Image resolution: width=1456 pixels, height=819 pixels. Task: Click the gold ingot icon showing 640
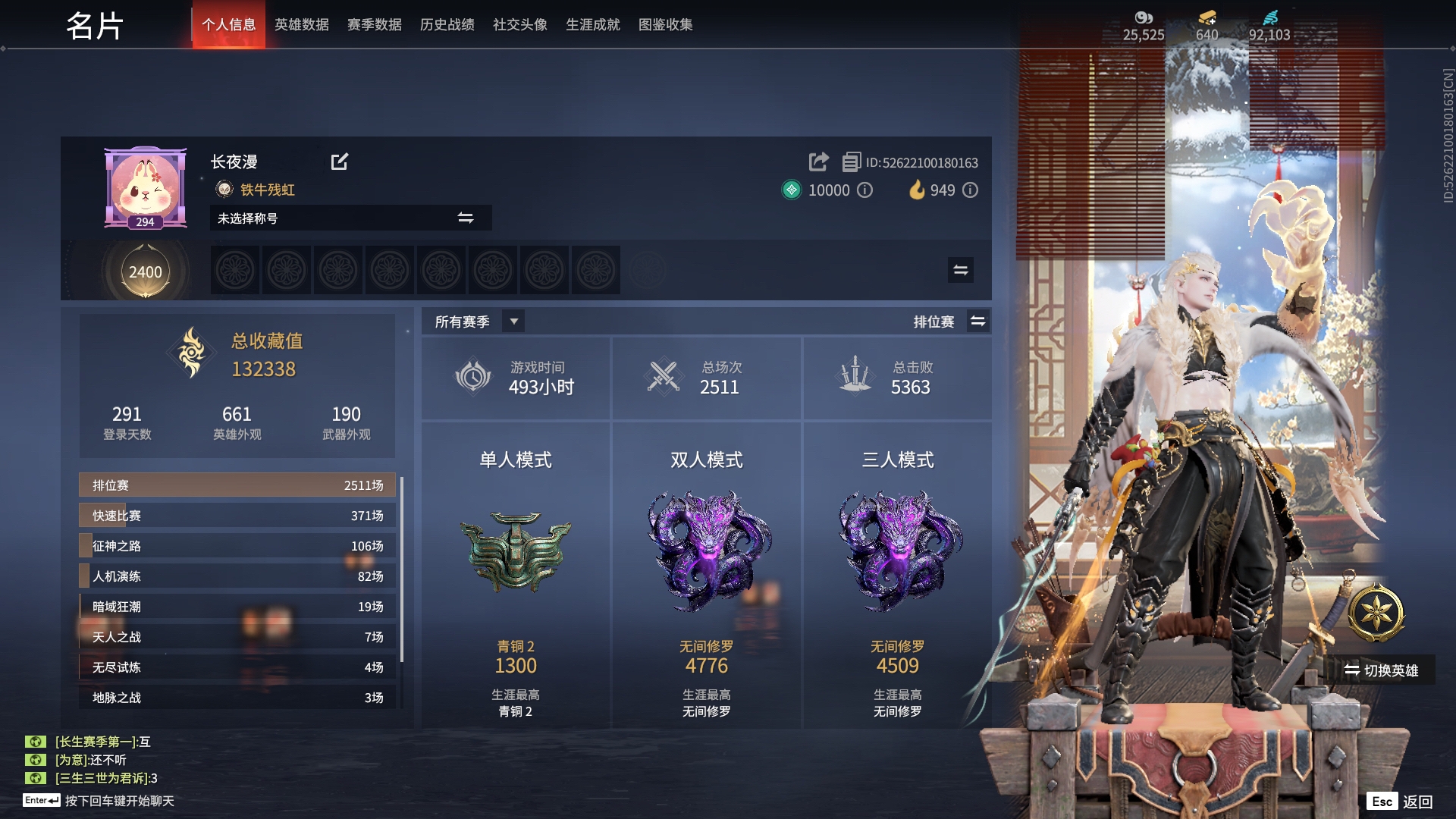point(1207,17)
